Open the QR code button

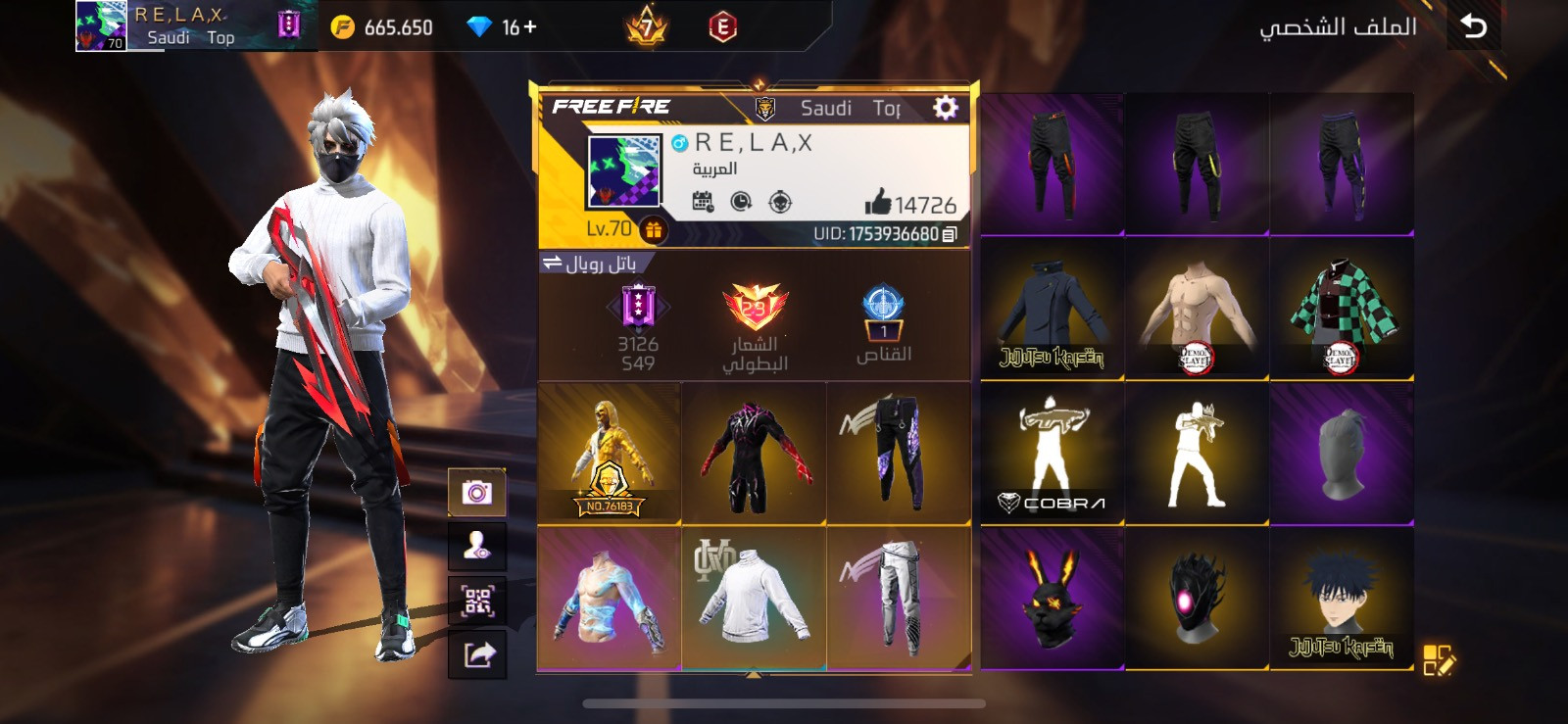pos(477,600)
